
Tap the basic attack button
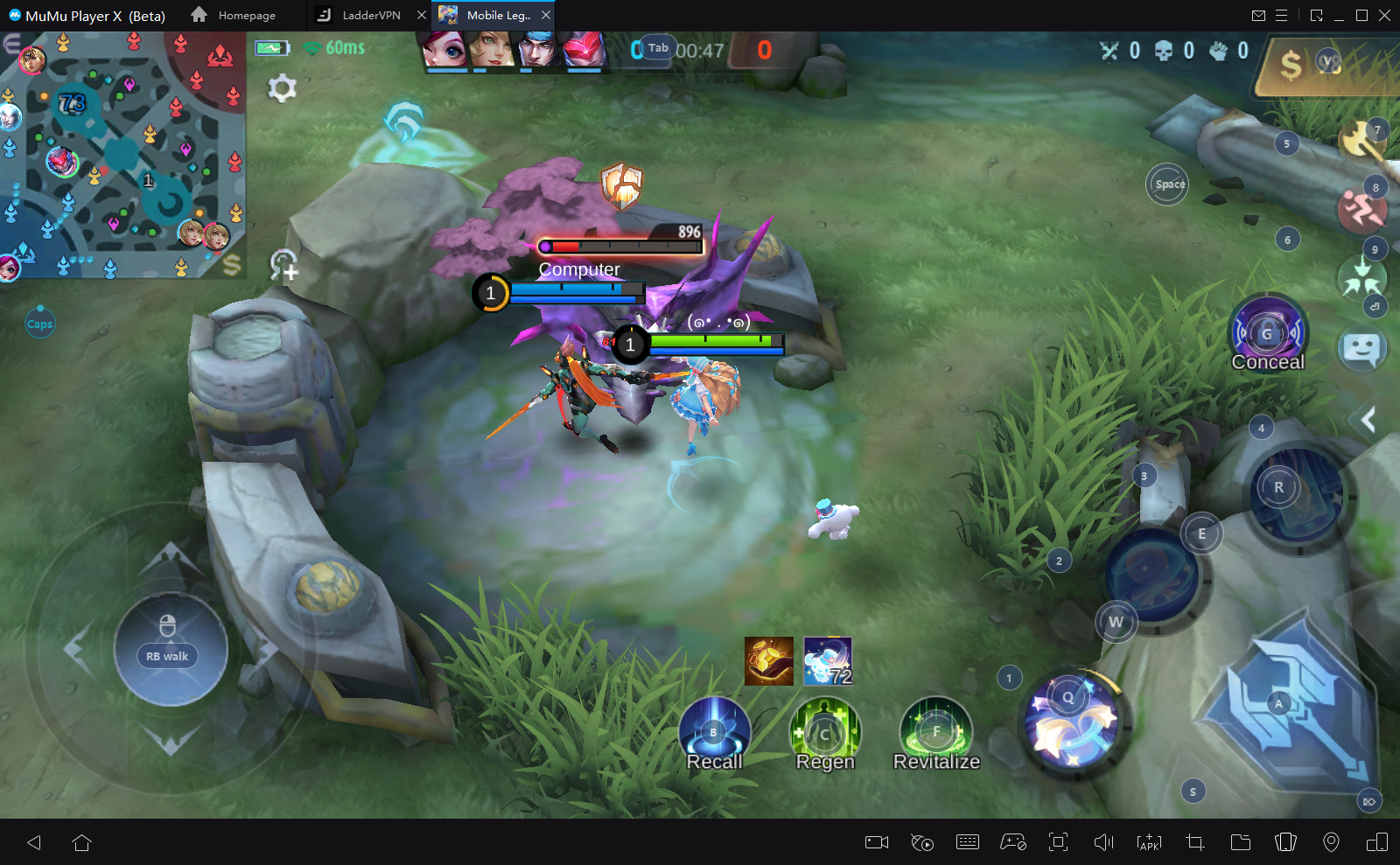1293,707
